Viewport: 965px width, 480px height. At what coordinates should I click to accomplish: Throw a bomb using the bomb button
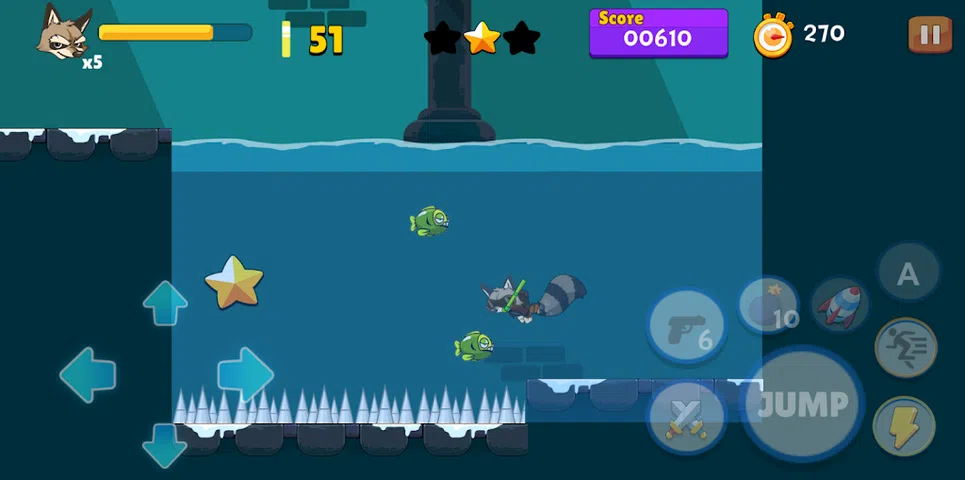coord(769,306)
